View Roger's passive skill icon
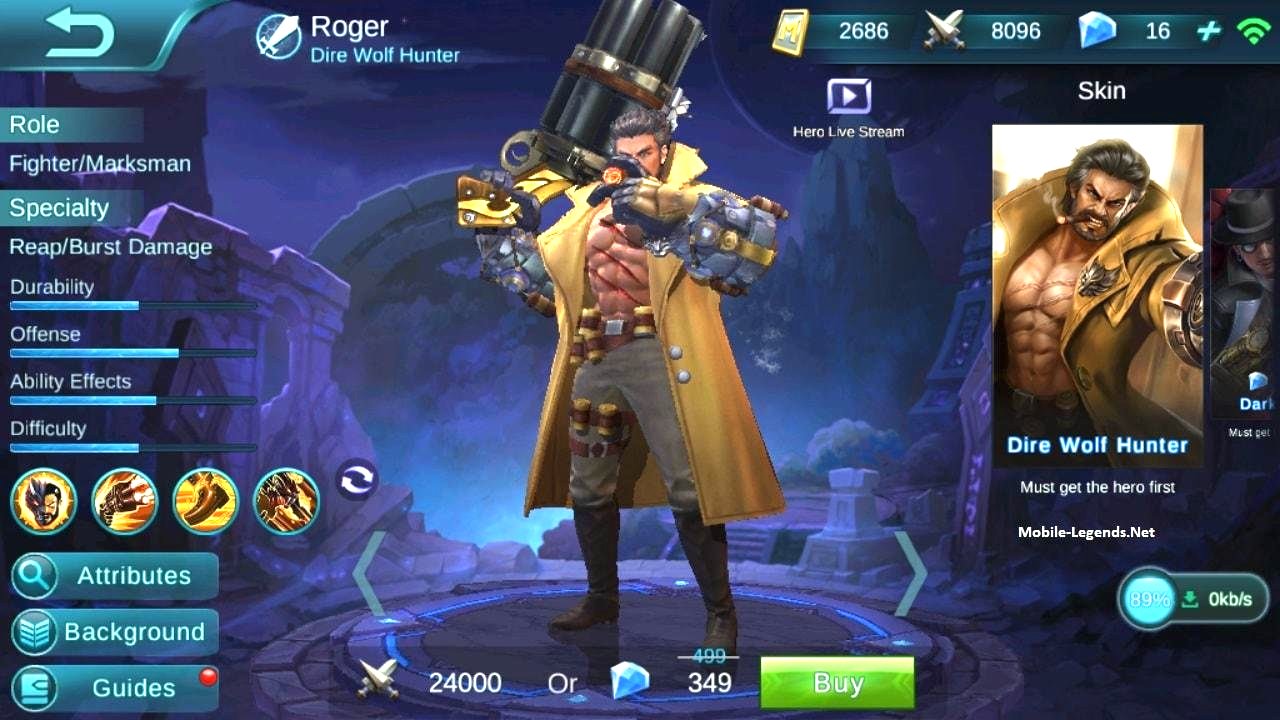 pyautogui.click(x=43, y=502)
